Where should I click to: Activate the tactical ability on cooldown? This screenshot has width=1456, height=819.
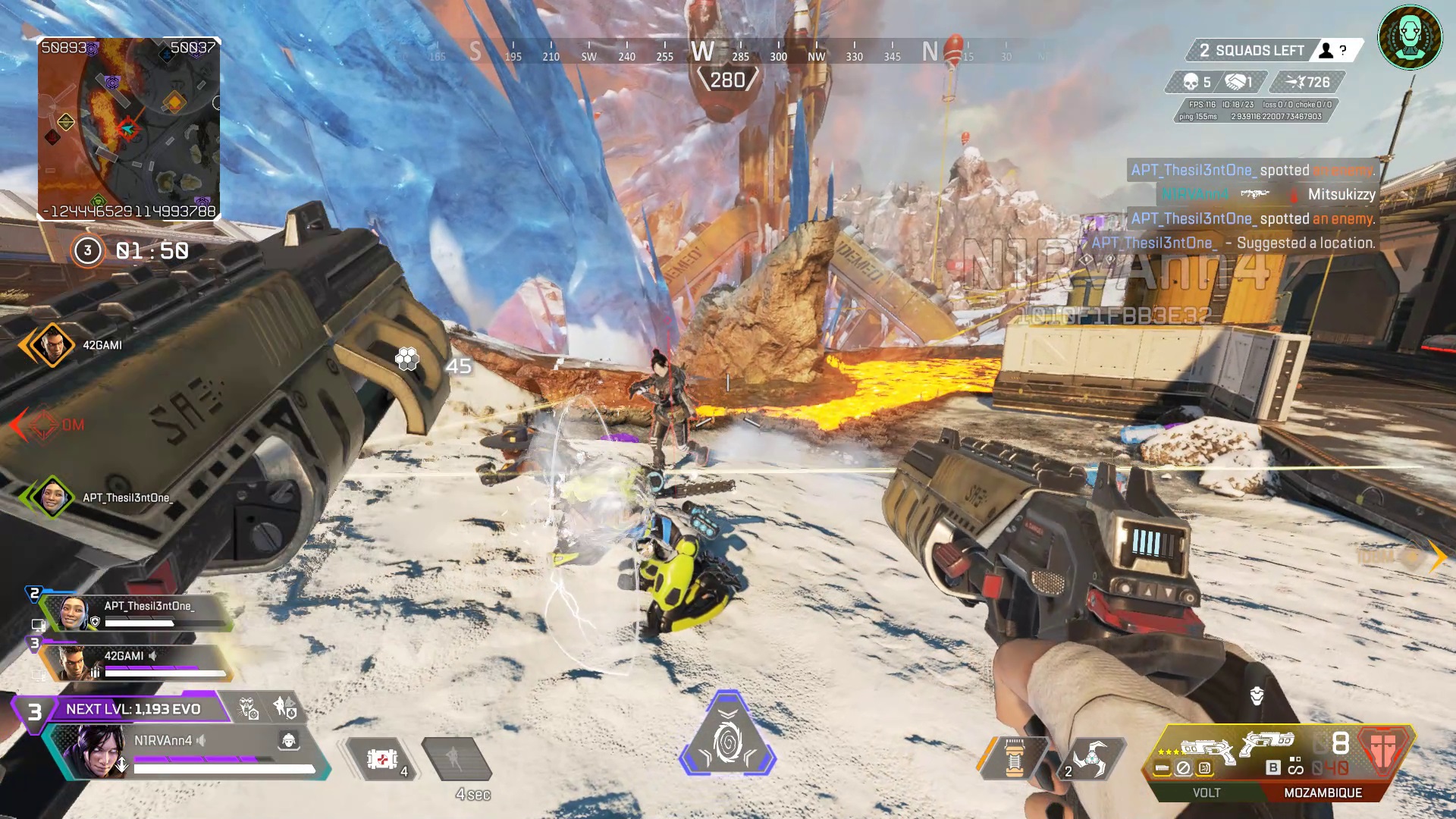point(457,758)
